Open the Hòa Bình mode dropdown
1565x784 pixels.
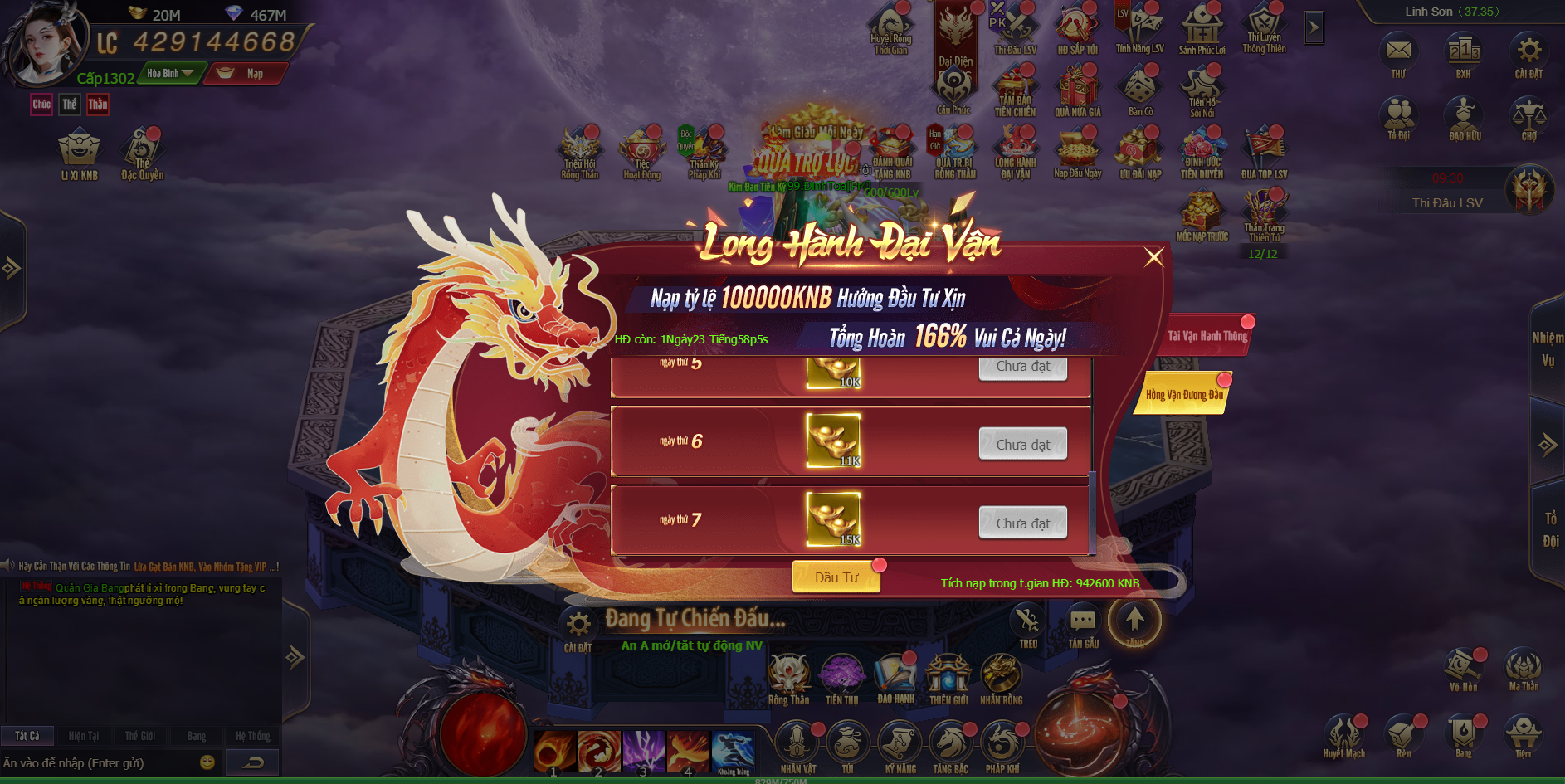click(x=171, y=74)
